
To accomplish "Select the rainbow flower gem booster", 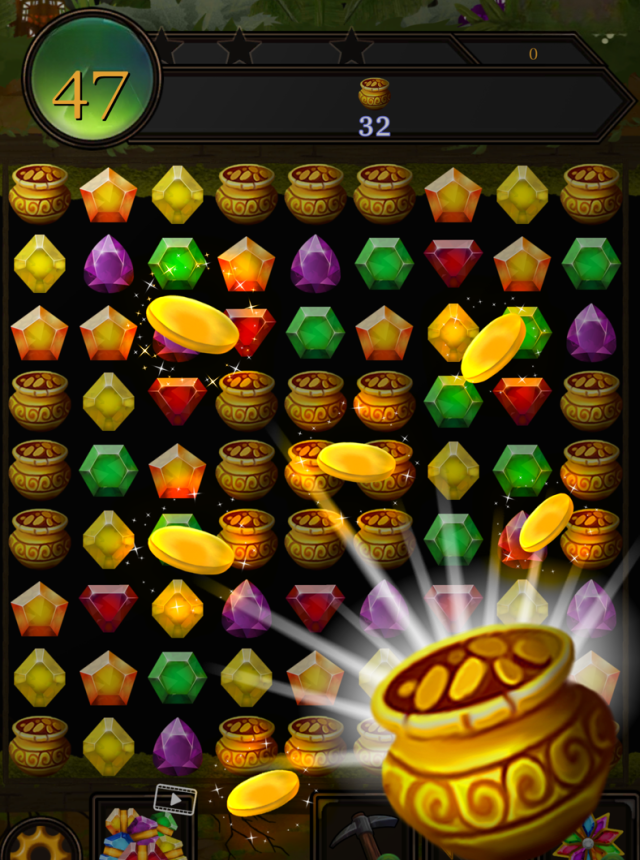I will click(589, 838).
